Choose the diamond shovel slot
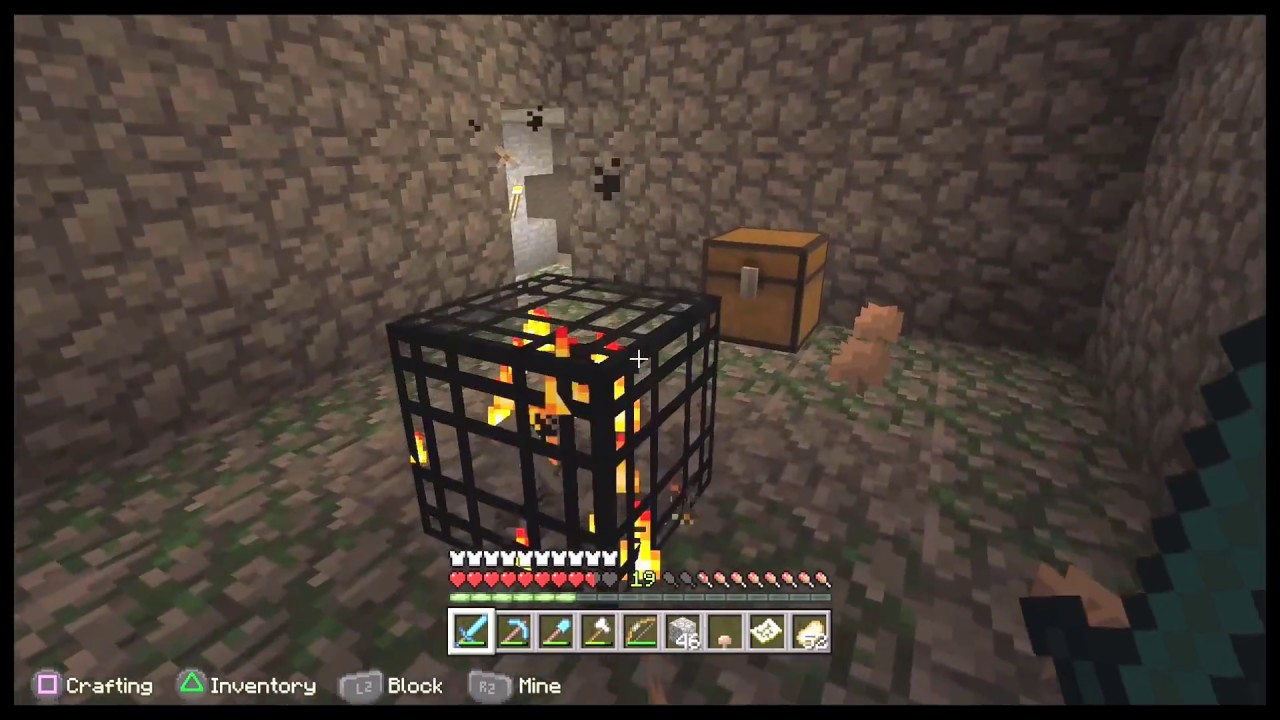 (556, 632)
